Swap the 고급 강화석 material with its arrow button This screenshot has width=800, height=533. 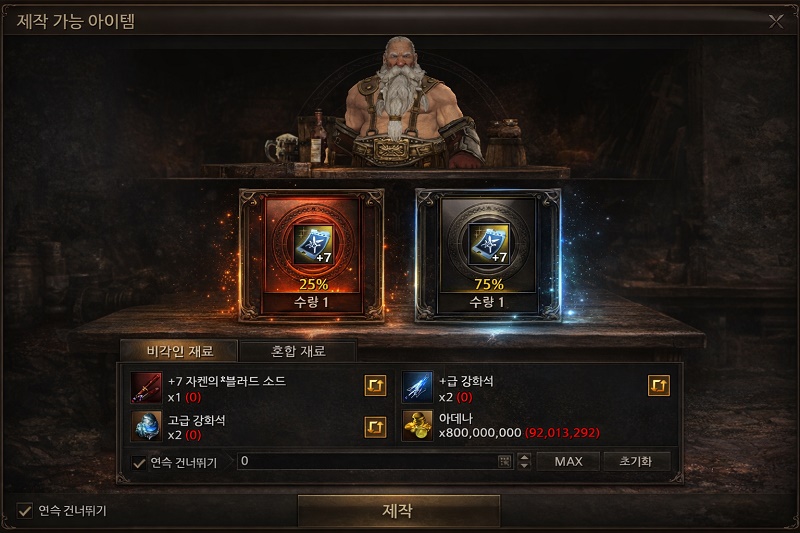[x=375, y=427]
